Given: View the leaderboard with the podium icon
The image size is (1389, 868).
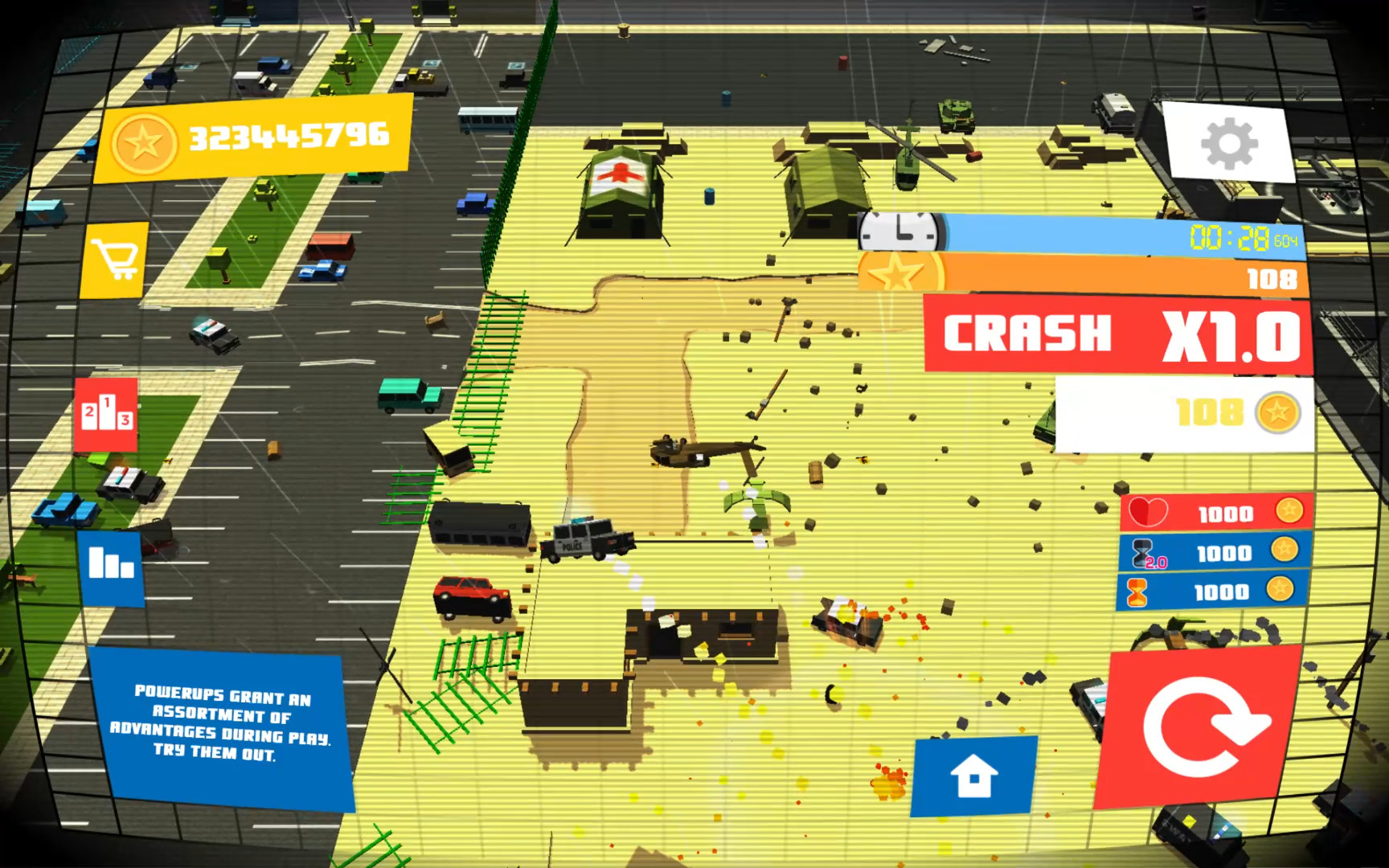Looking at the screenshot, I should 105,416.
